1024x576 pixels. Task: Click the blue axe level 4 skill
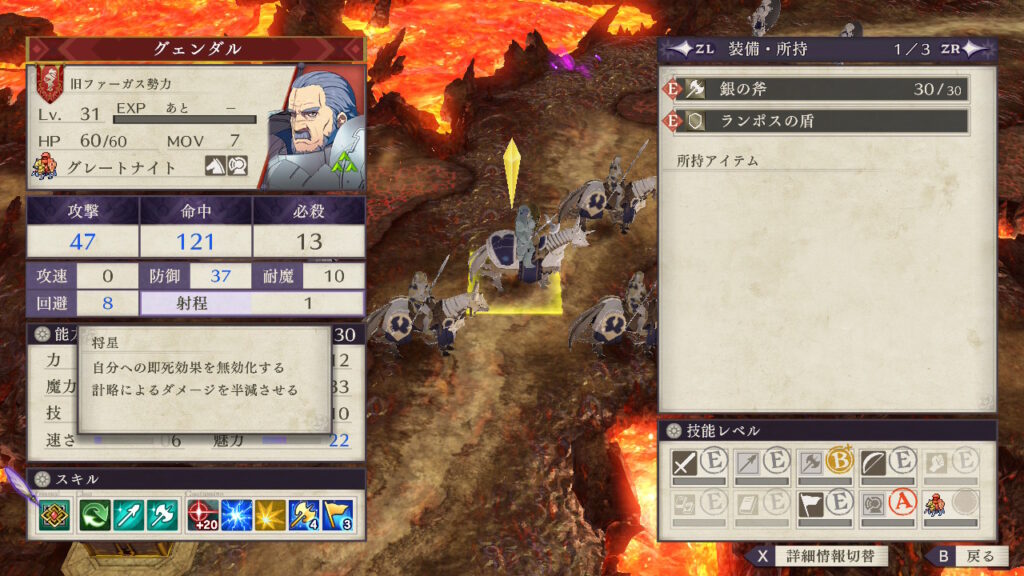pyautogui.click(x=304, y=515)
